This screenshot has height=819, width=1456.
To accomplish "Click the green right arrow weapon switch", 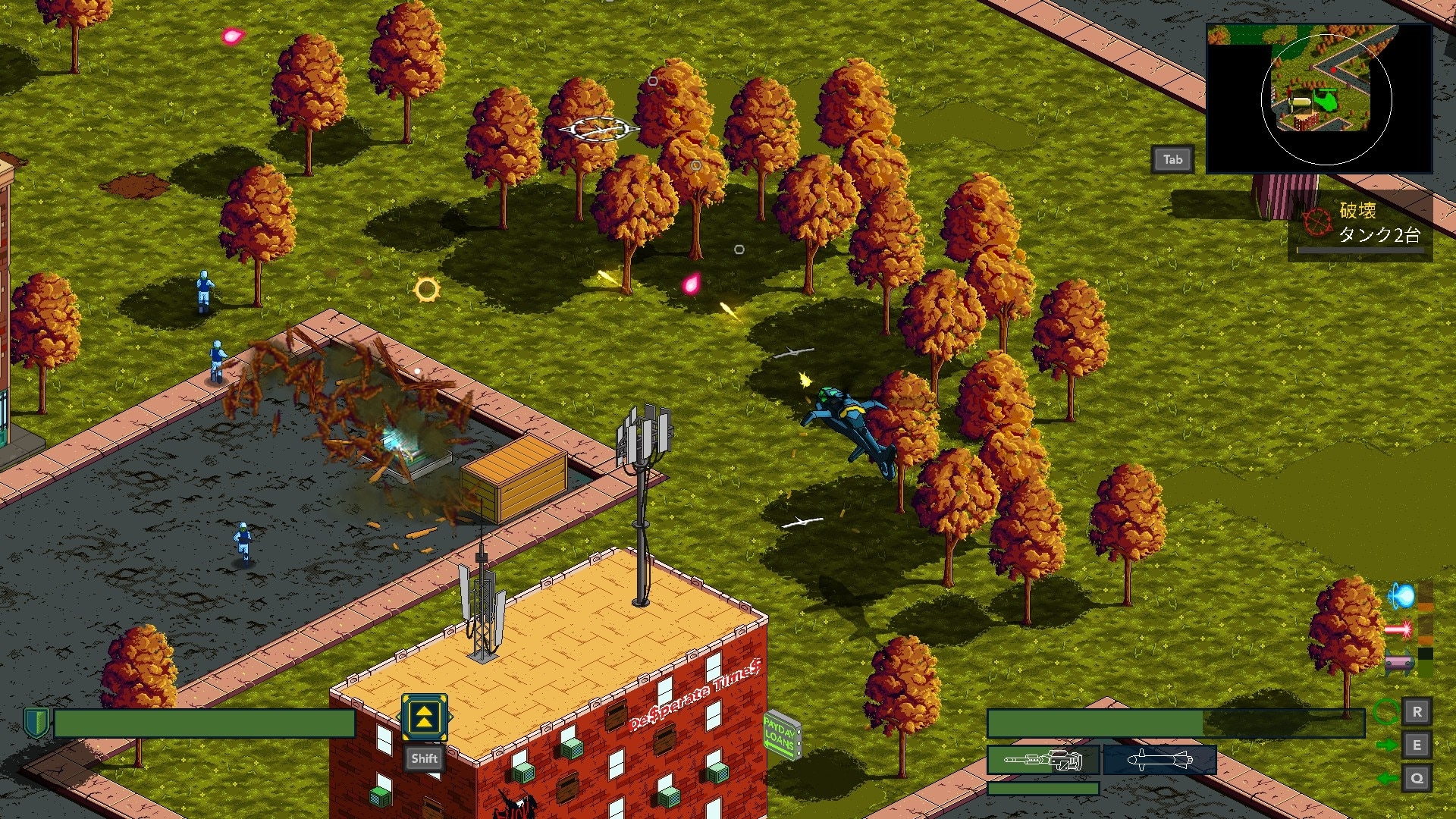I will click(x=1386, y=745).
